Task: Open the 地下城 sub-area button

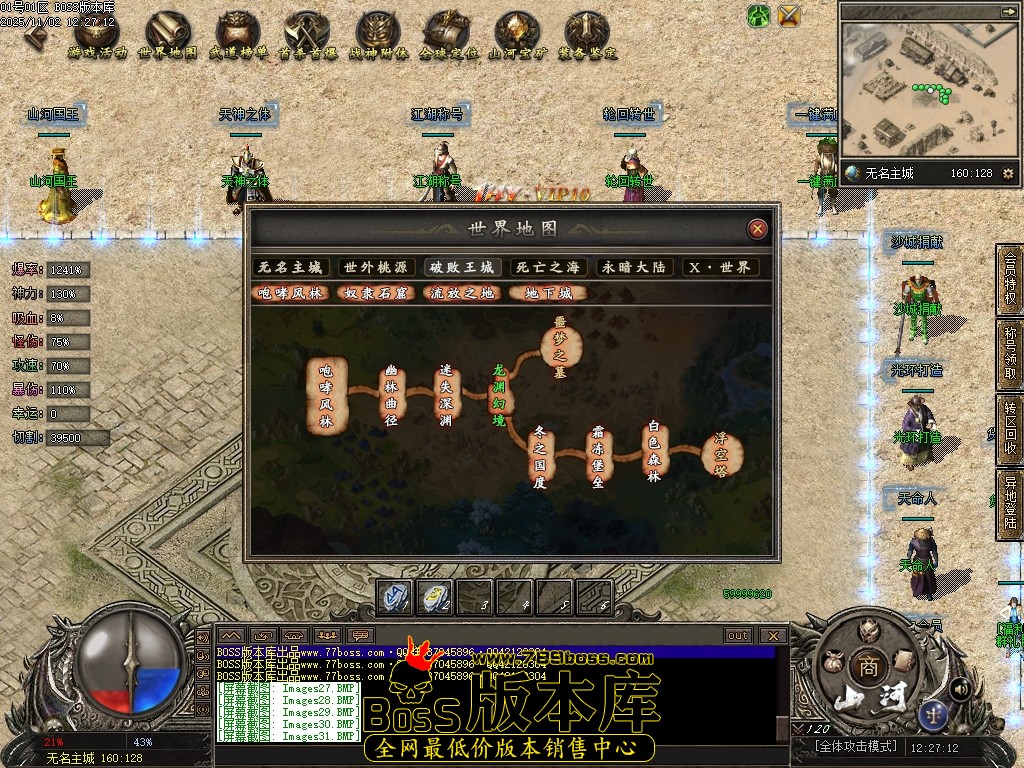Action: (548, 294)
